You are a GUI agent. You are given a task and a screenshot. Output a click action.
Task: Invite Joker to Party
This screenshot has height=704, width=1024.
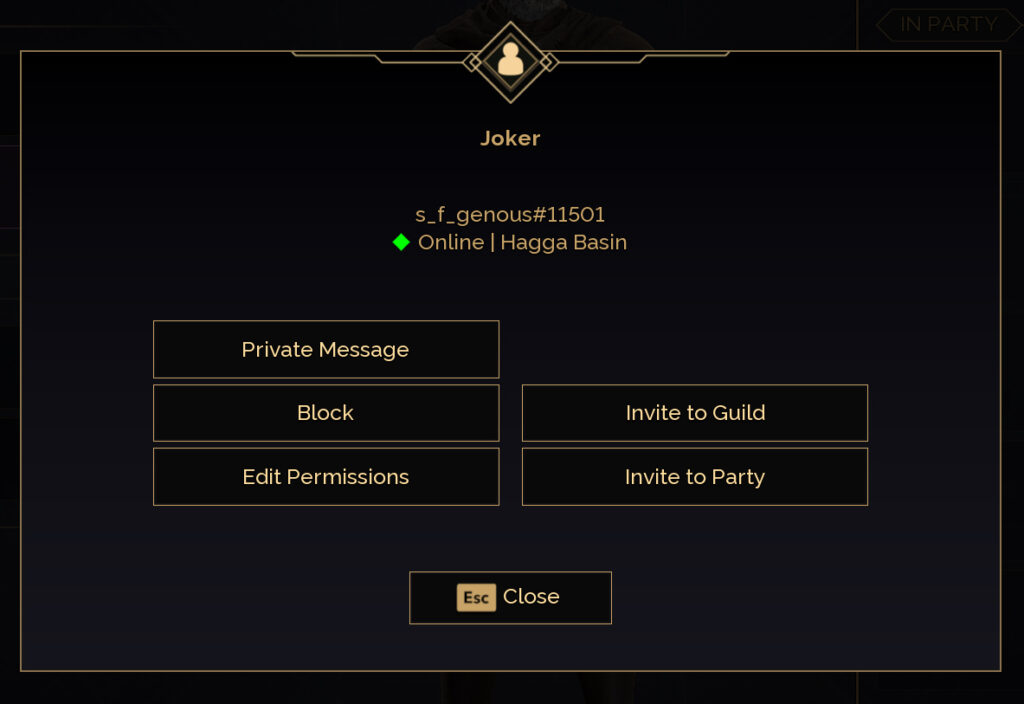click(695, 477)
